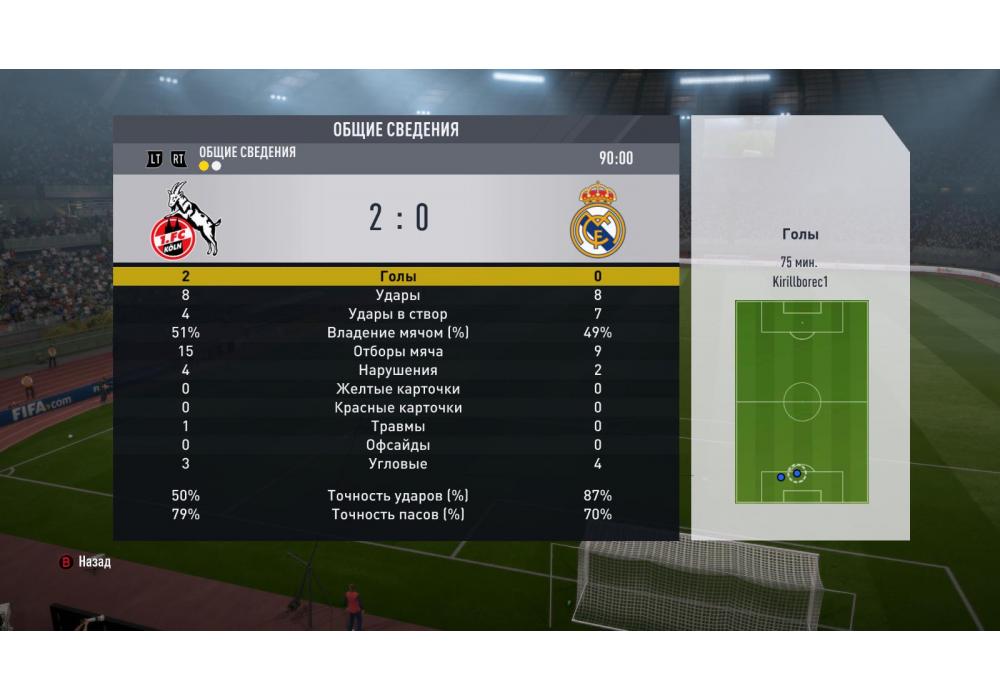Viewport: 1000px width, 700px height.
Task: Select the highlighted Голы stats row
Action: click(x=397, y=276)
